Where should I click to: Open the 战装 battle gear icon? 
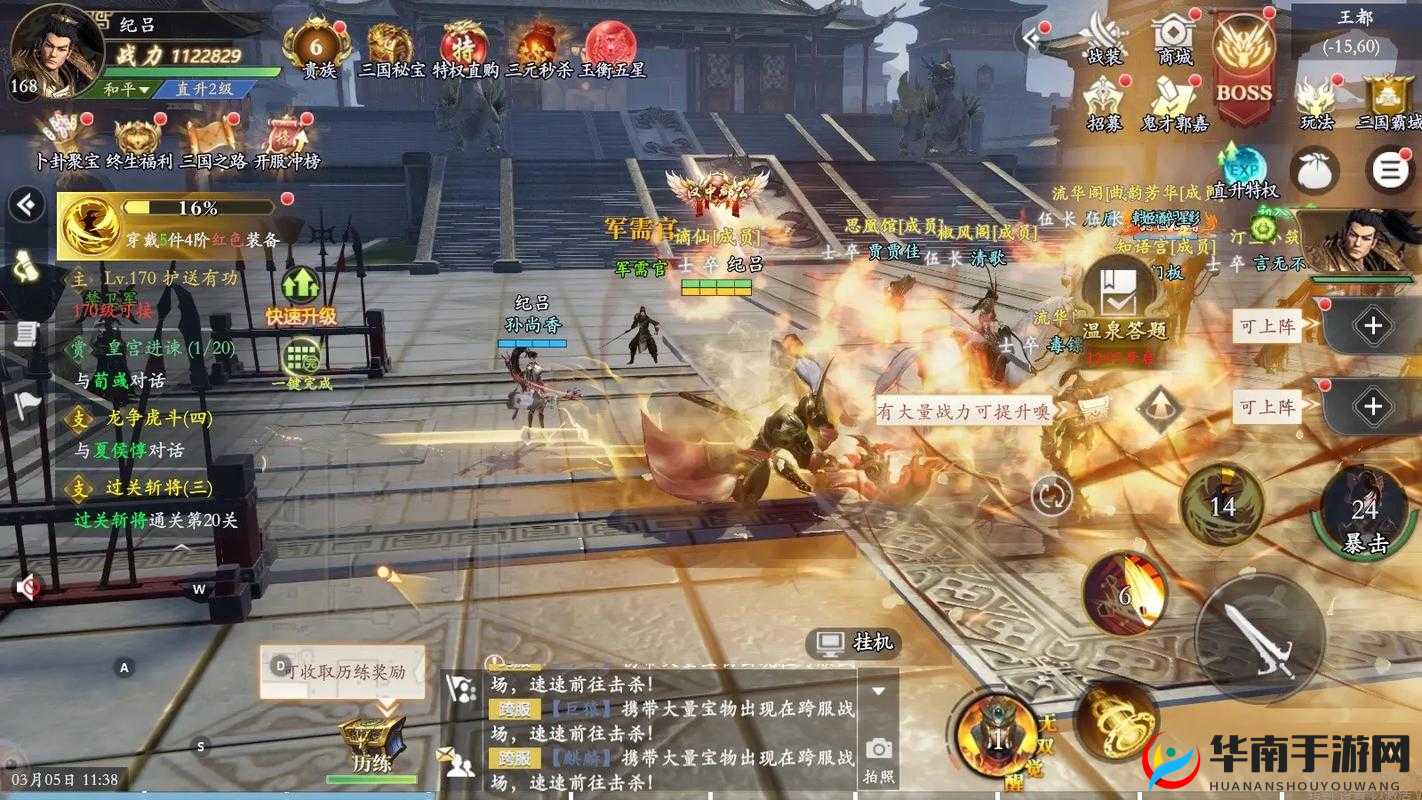1103,35
